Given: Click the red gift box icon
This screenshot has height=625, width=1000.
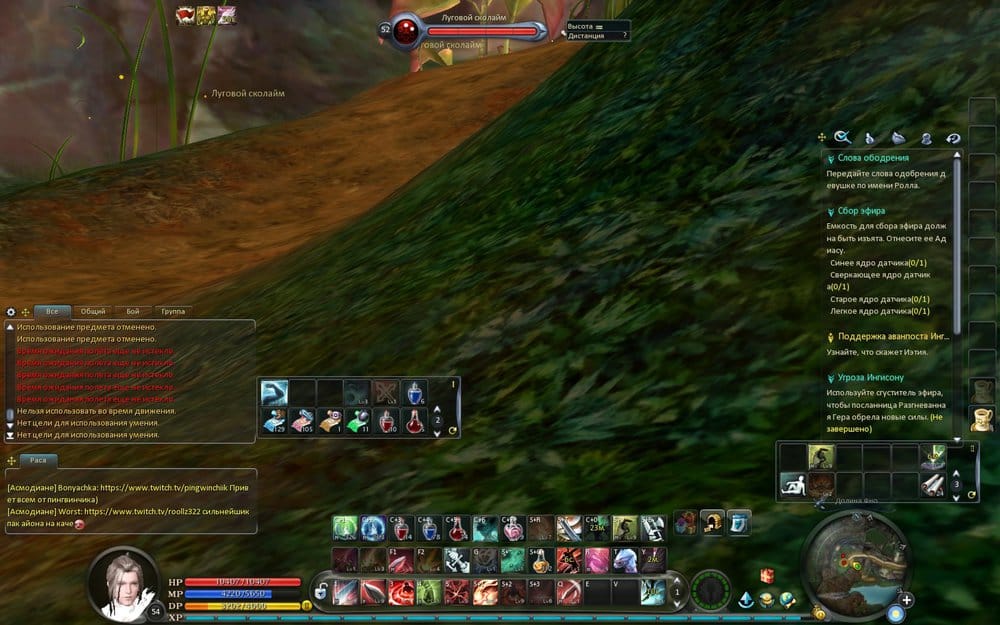Looking at the screenshot, I should coord(768,576).
